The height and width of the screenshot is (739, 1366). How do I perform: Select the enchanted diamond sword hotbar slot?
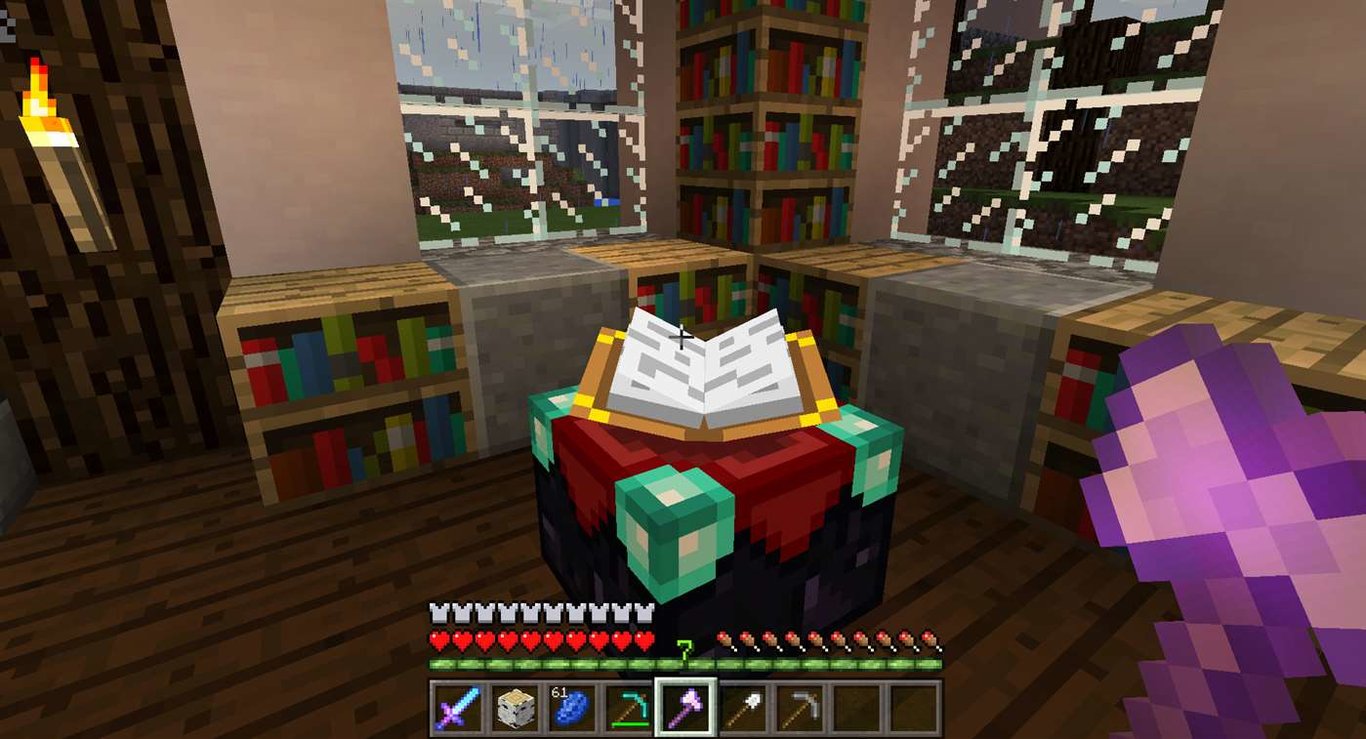[457, 708]
